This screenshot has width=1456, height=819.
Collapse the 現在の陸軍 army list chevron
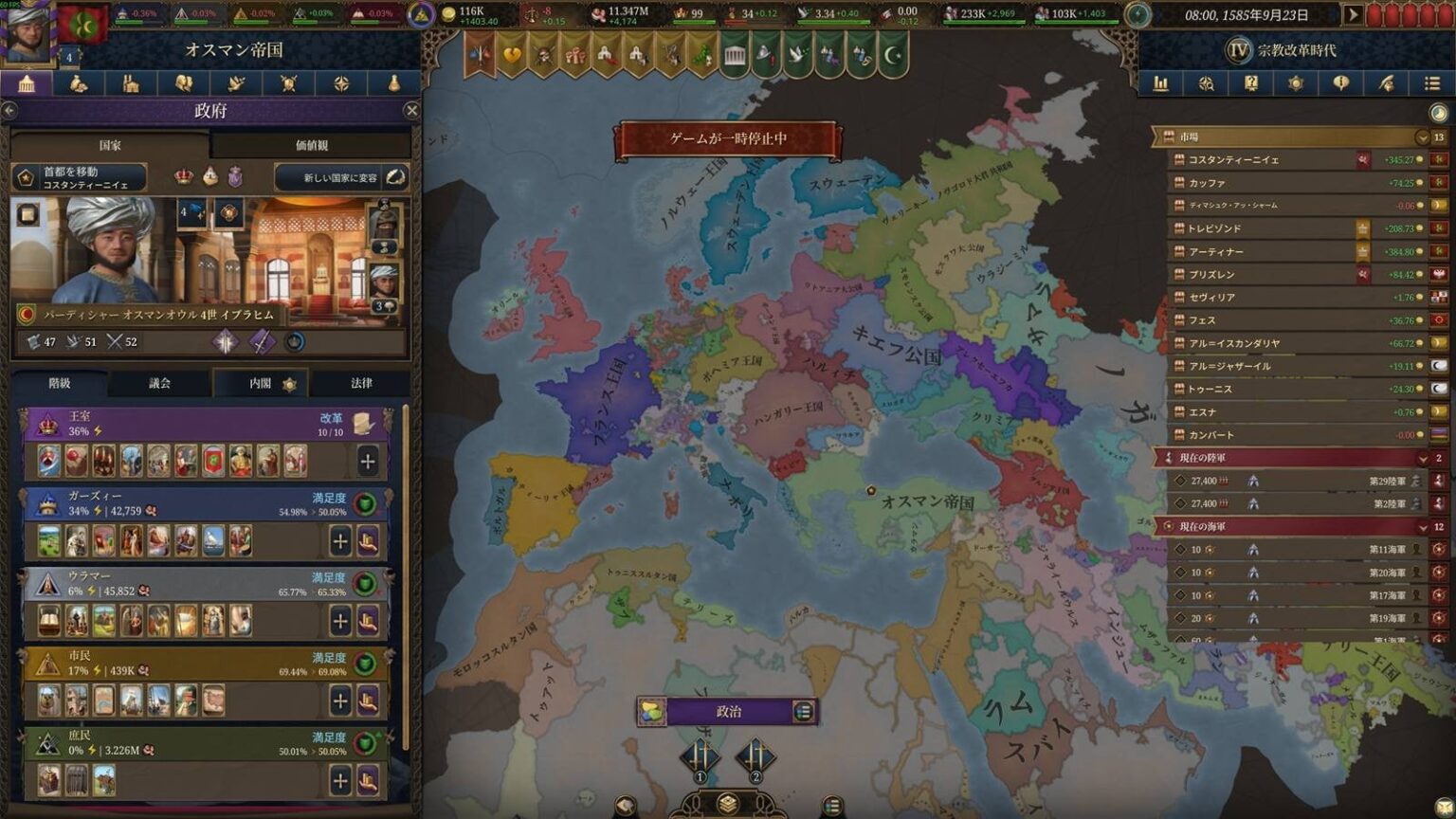tap(1422, 458)
